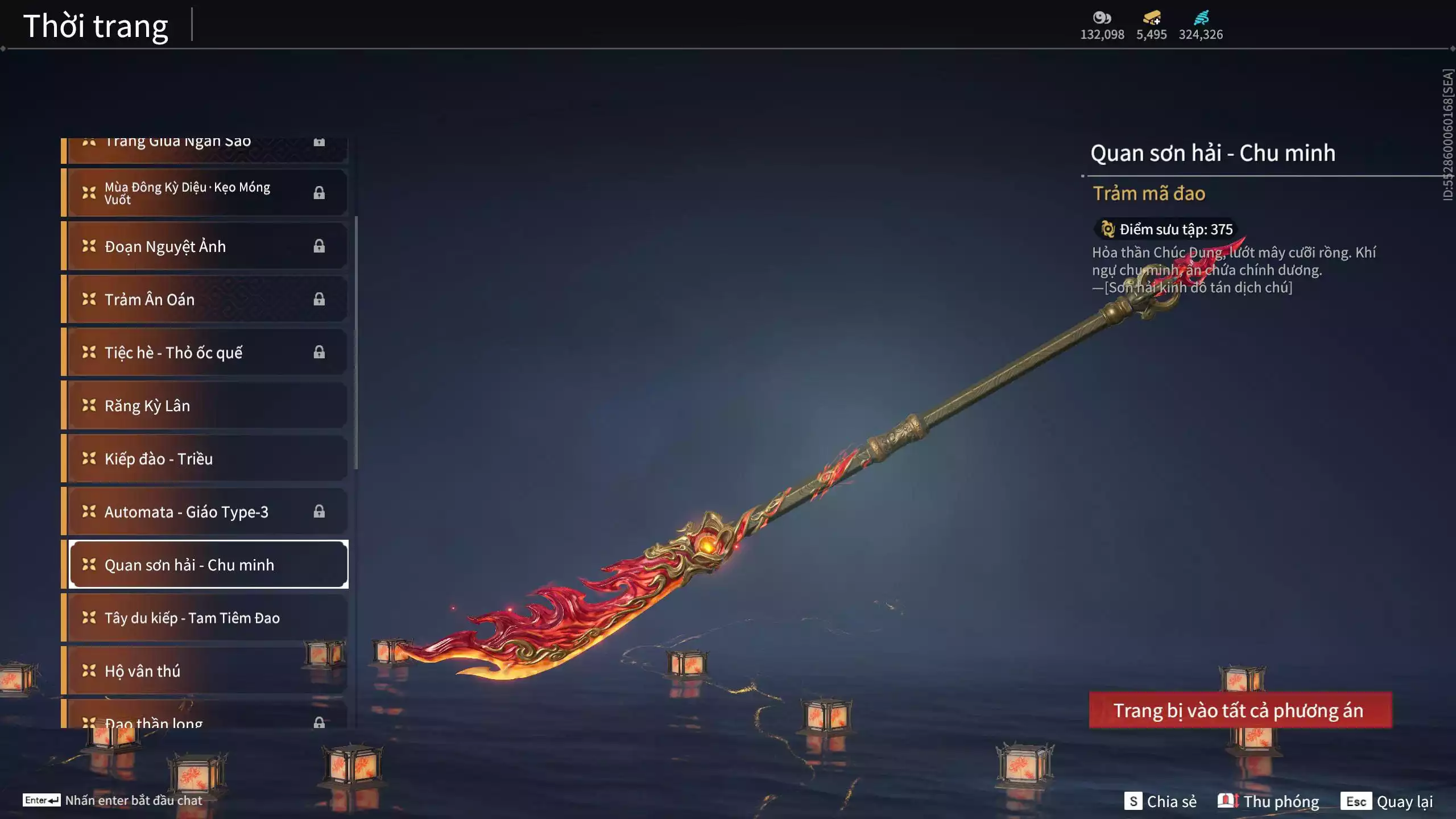Select the Đoạn Nguyệt Ảnh skin
The height and width of the screenshot is (819, 1456).
pos(205,246)
